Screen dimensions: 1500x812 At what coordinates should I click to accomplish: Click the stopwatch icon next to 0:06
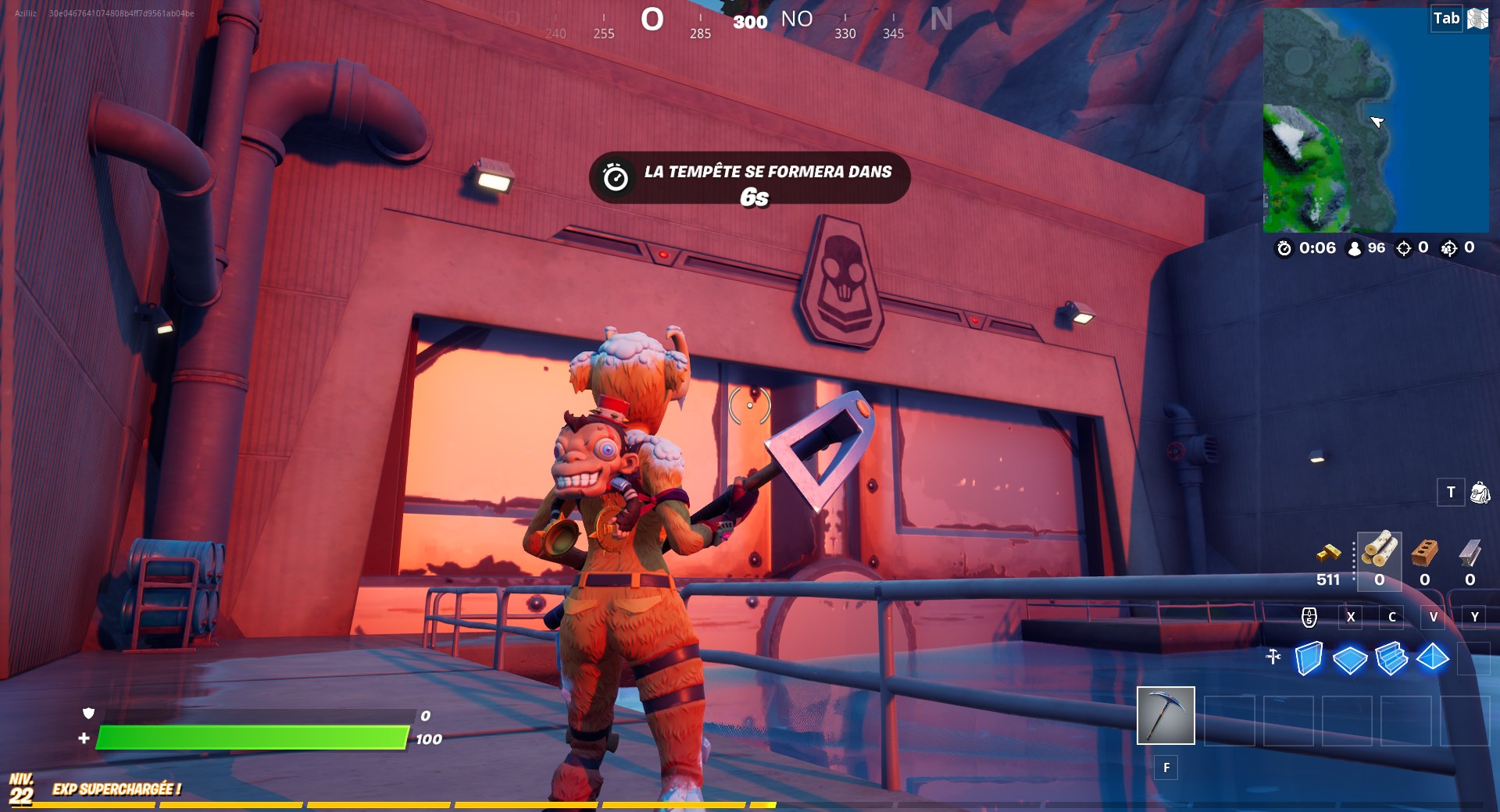click(1284, 248)
